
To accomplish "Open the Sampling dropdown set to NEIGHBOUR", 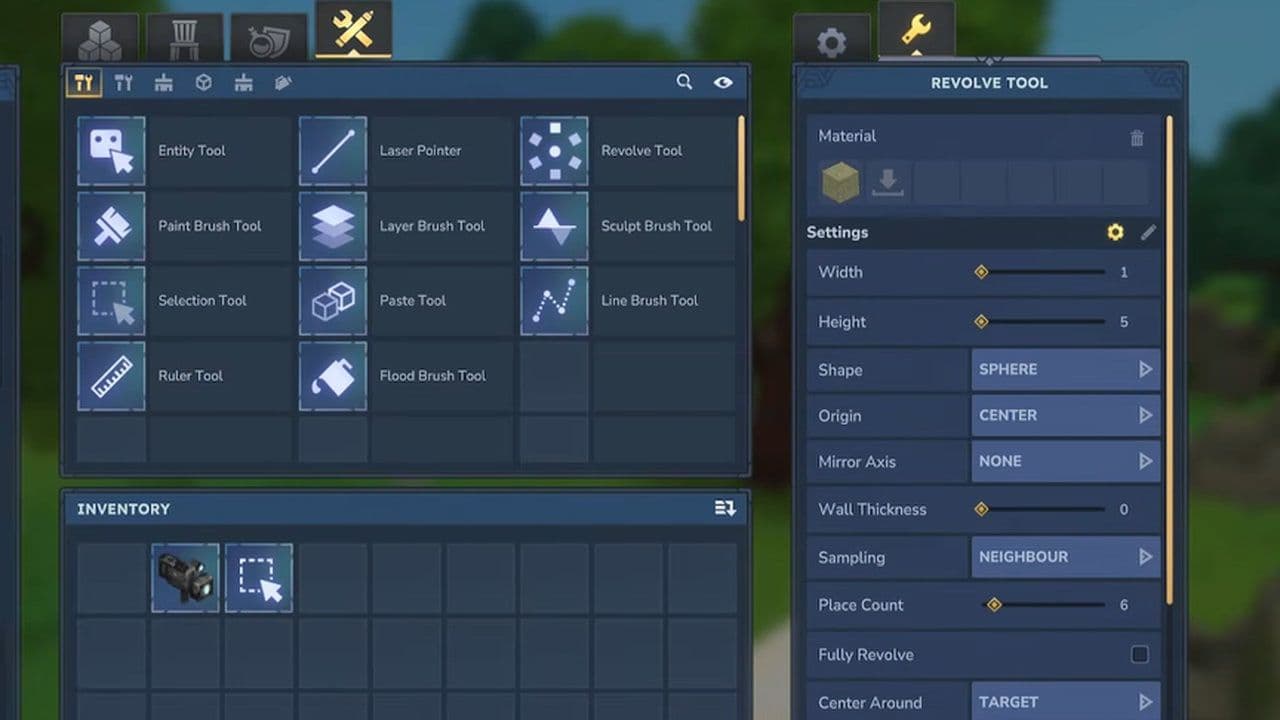I will [x=1065, y=557].
